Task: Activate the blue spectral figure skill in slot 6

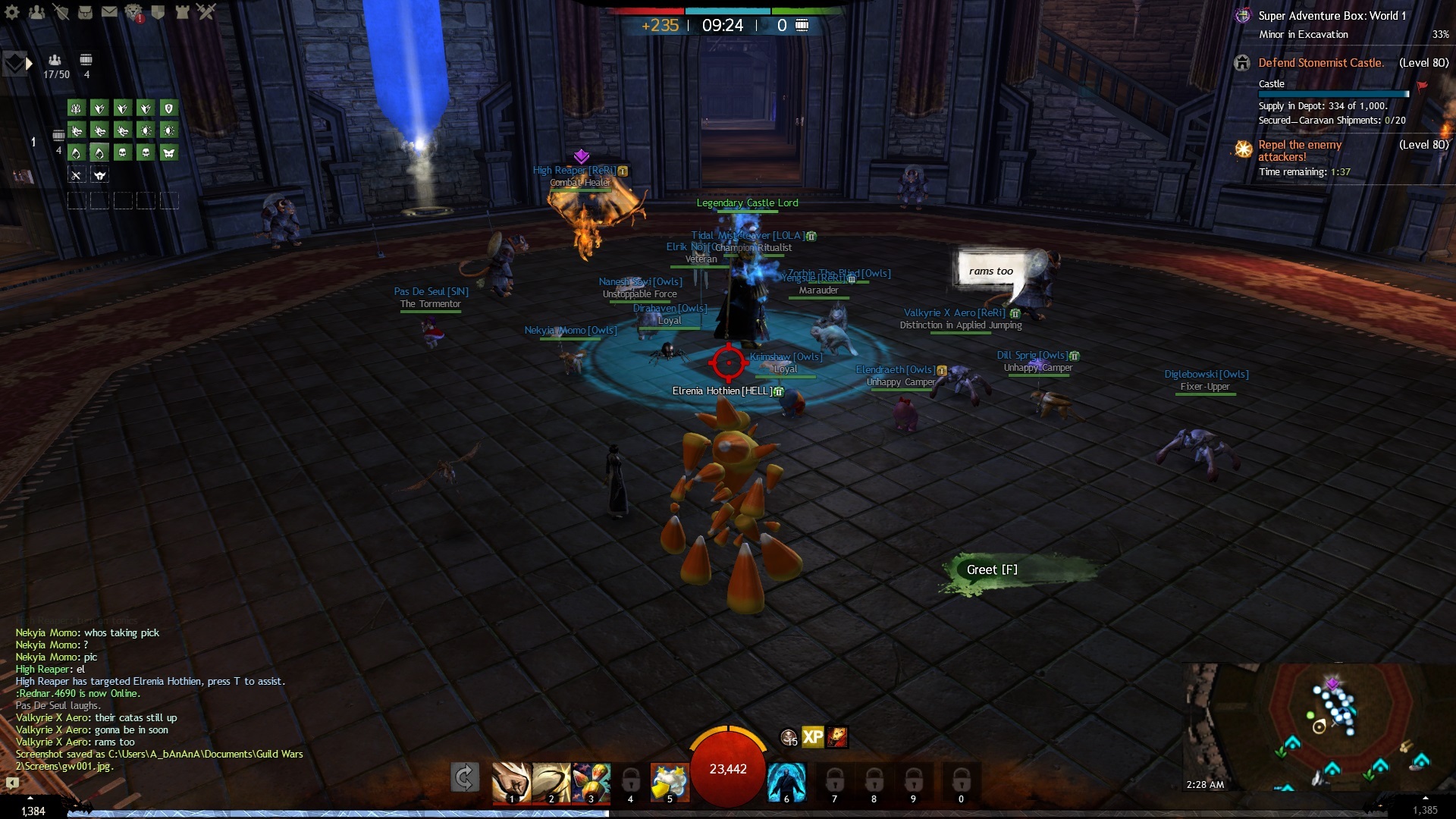Action: tap(786, 781)
